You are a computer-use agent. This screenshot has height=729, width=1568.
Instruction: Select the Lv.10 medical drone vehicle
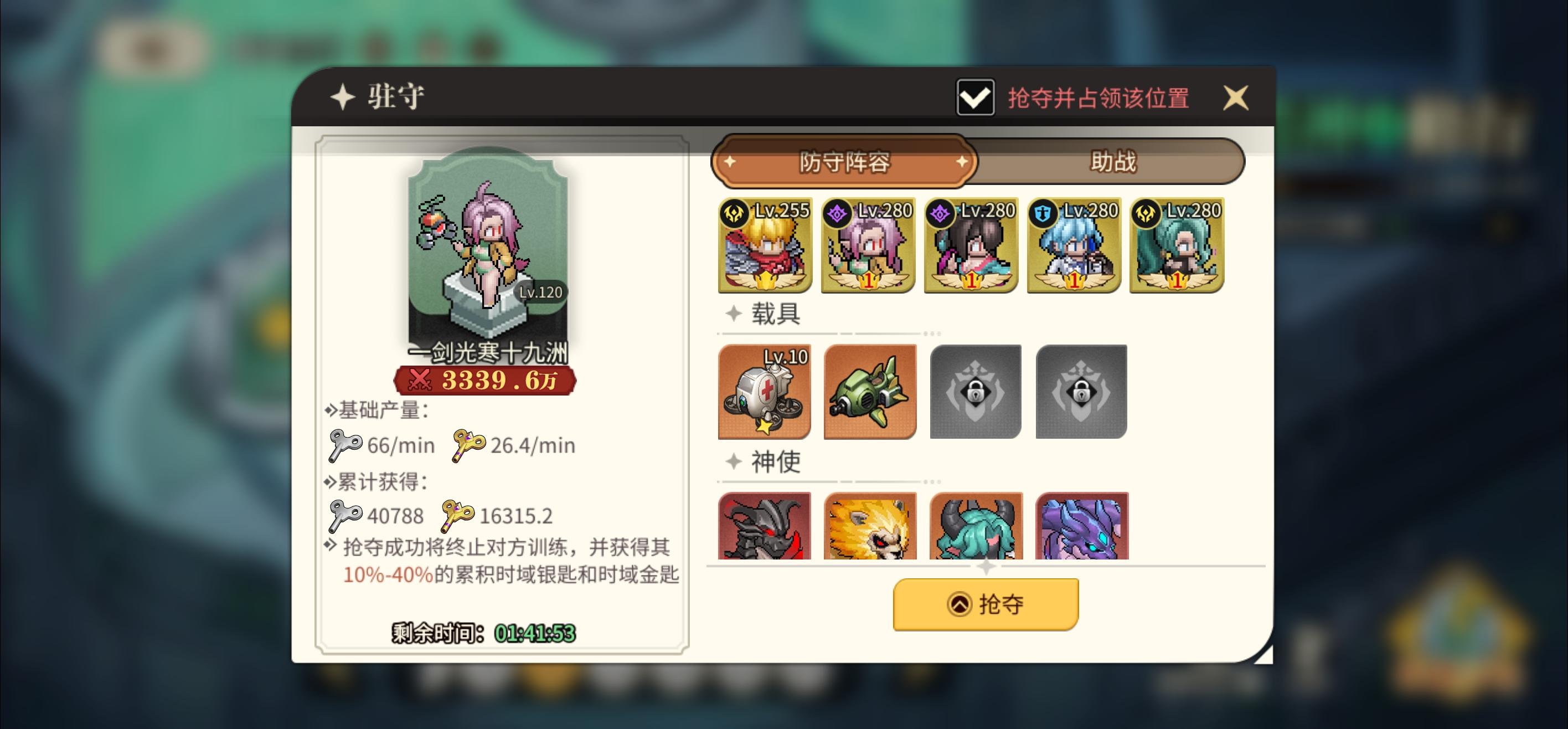click(765, 393)
